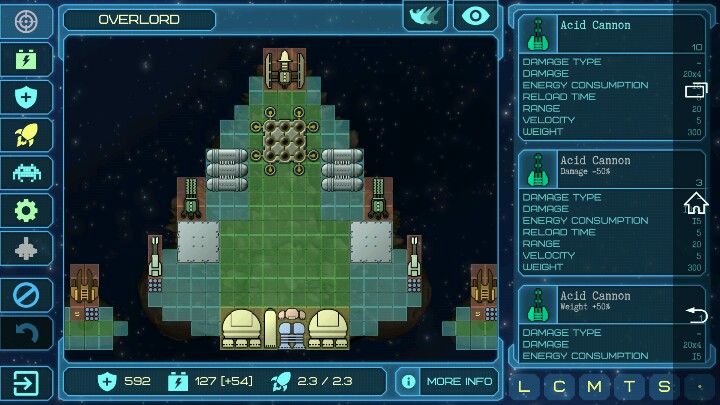Open the space invader drones category
Viewport: 720px width, 405px height.
[26, 172]
